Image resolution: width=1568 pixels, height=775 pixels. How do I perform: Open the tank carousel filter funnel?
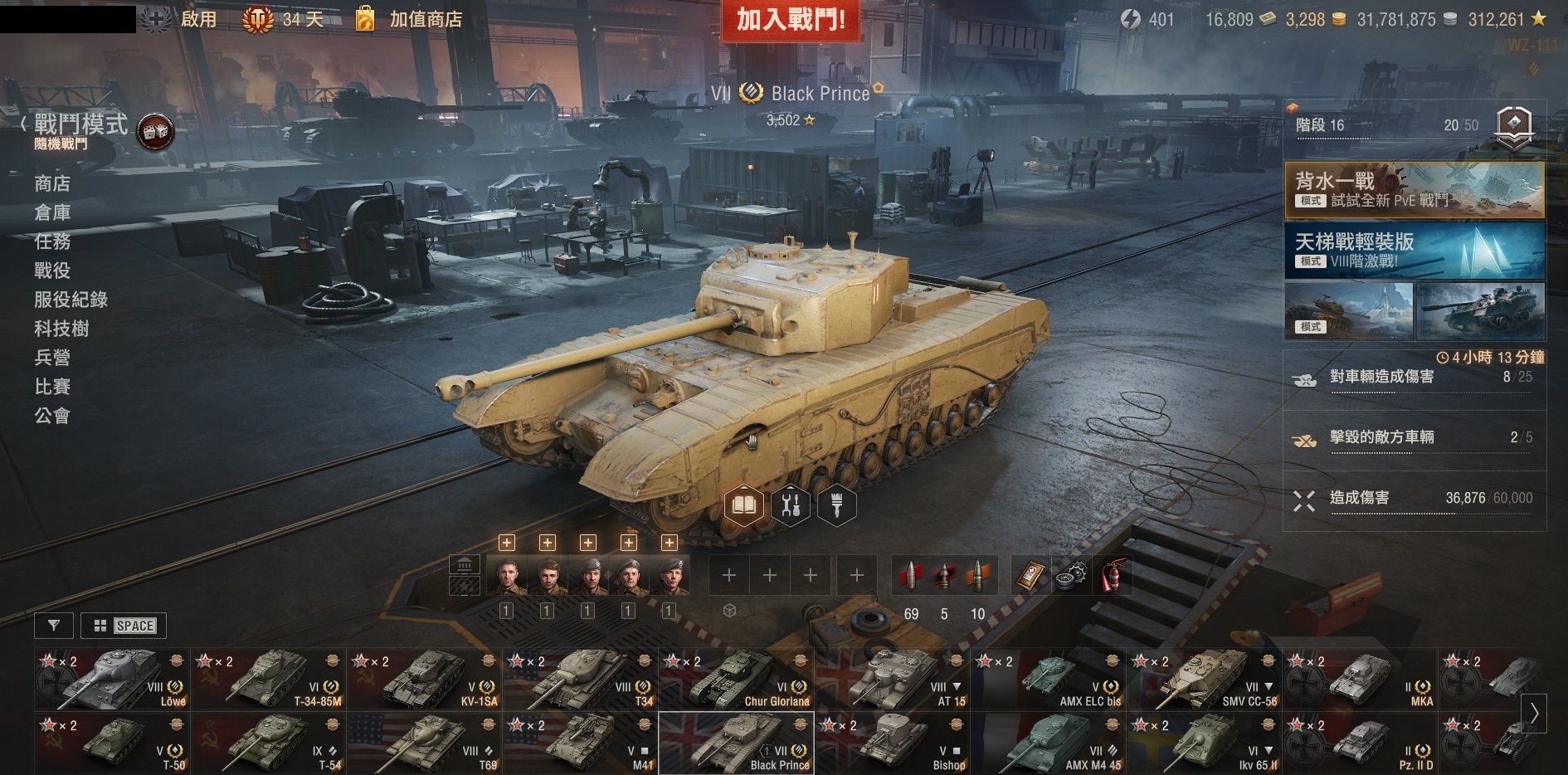[54, 626]
